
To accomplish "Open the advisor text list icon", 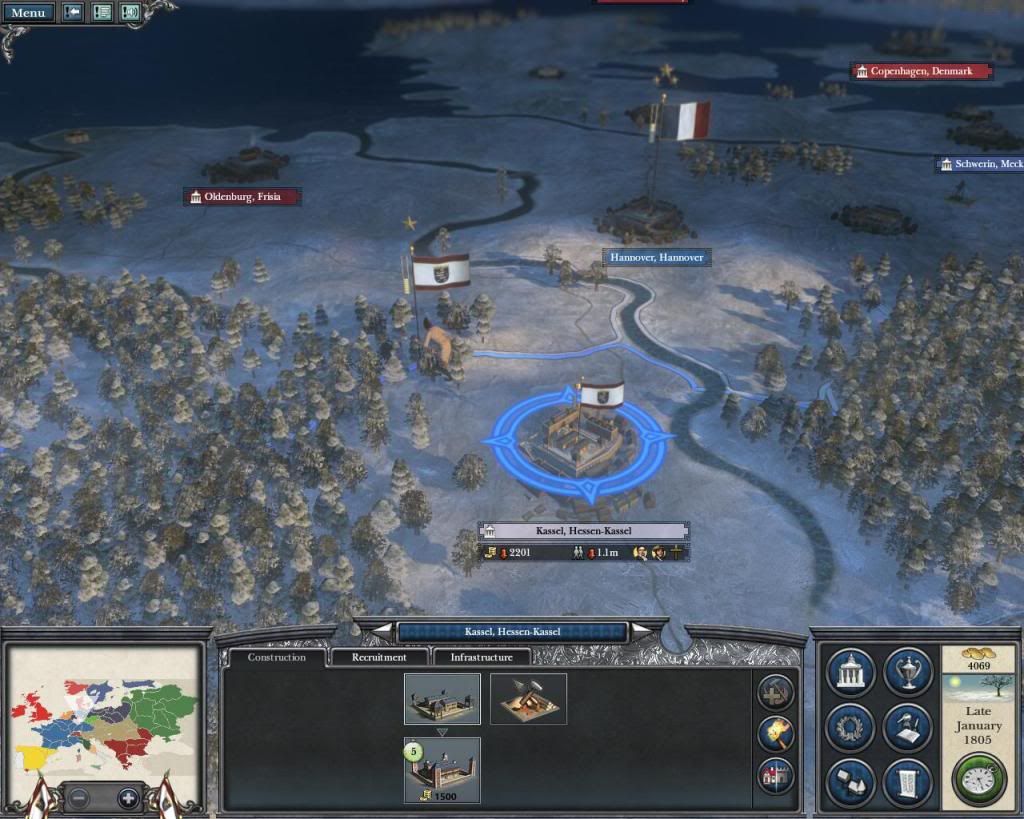I will coord(102,13).
